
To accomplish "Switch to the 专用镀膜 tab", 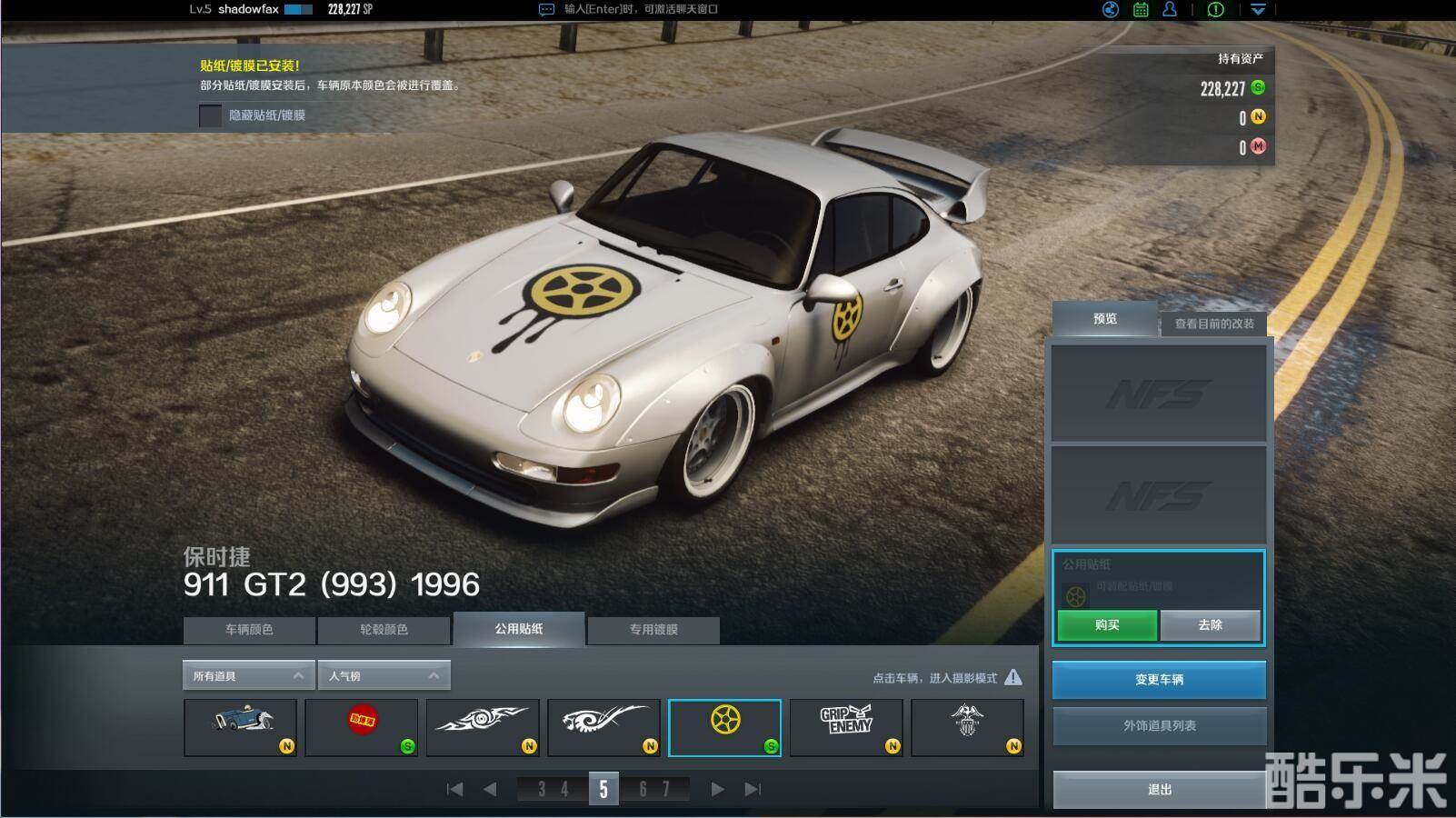I will click(x=653, y=629).
